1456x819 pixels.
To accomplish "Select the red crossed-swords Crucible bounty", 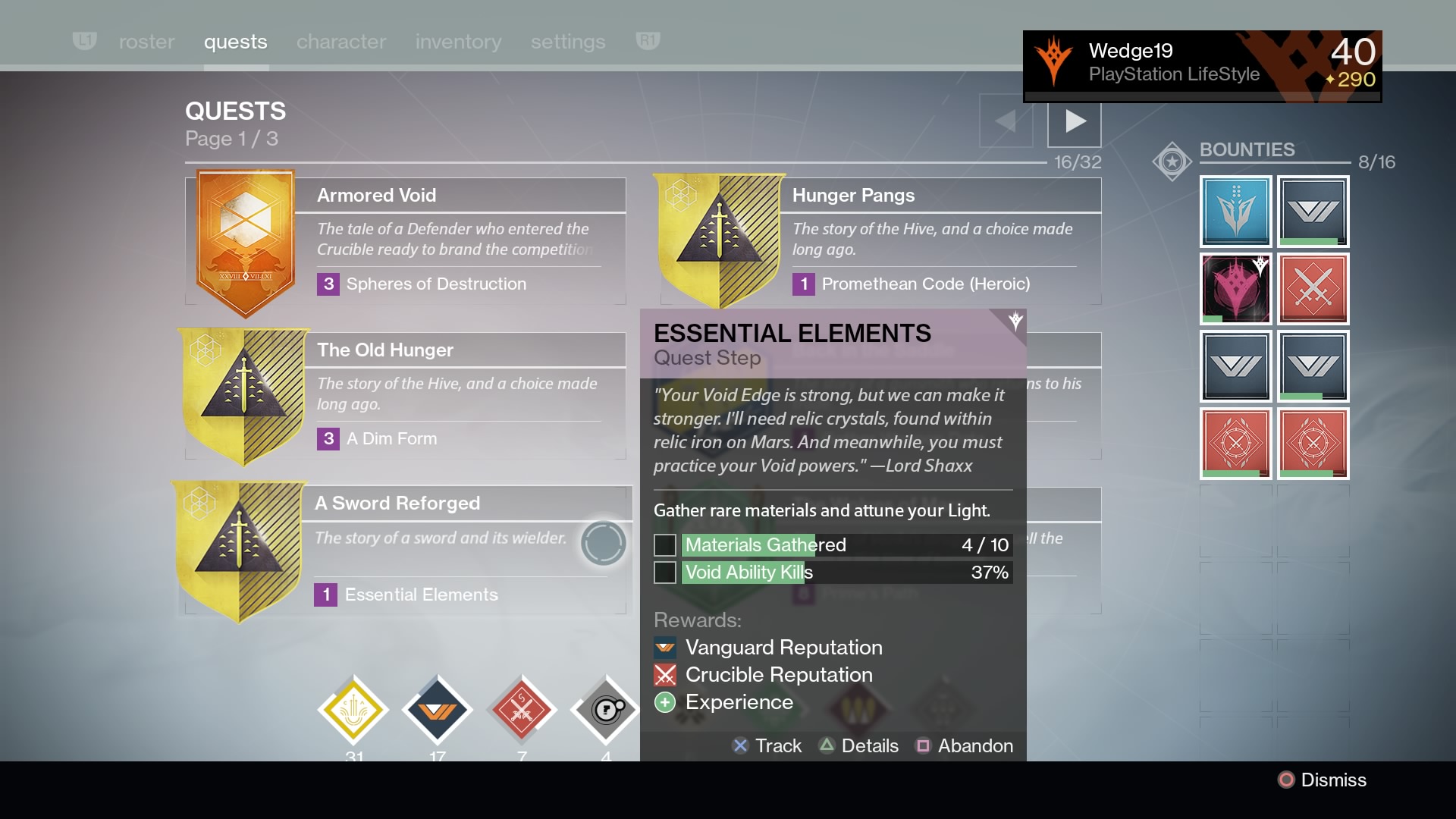I will (1313, 290).
